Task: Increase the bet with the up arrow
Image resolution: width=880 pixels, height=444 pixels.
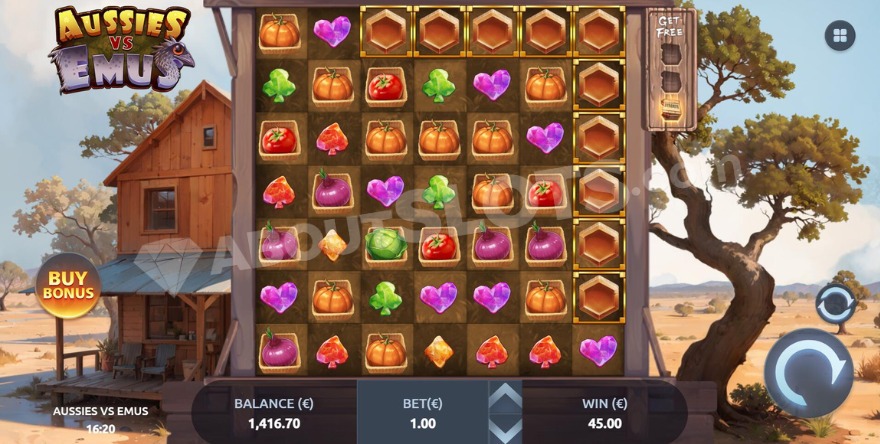Action: pos(505,398)
